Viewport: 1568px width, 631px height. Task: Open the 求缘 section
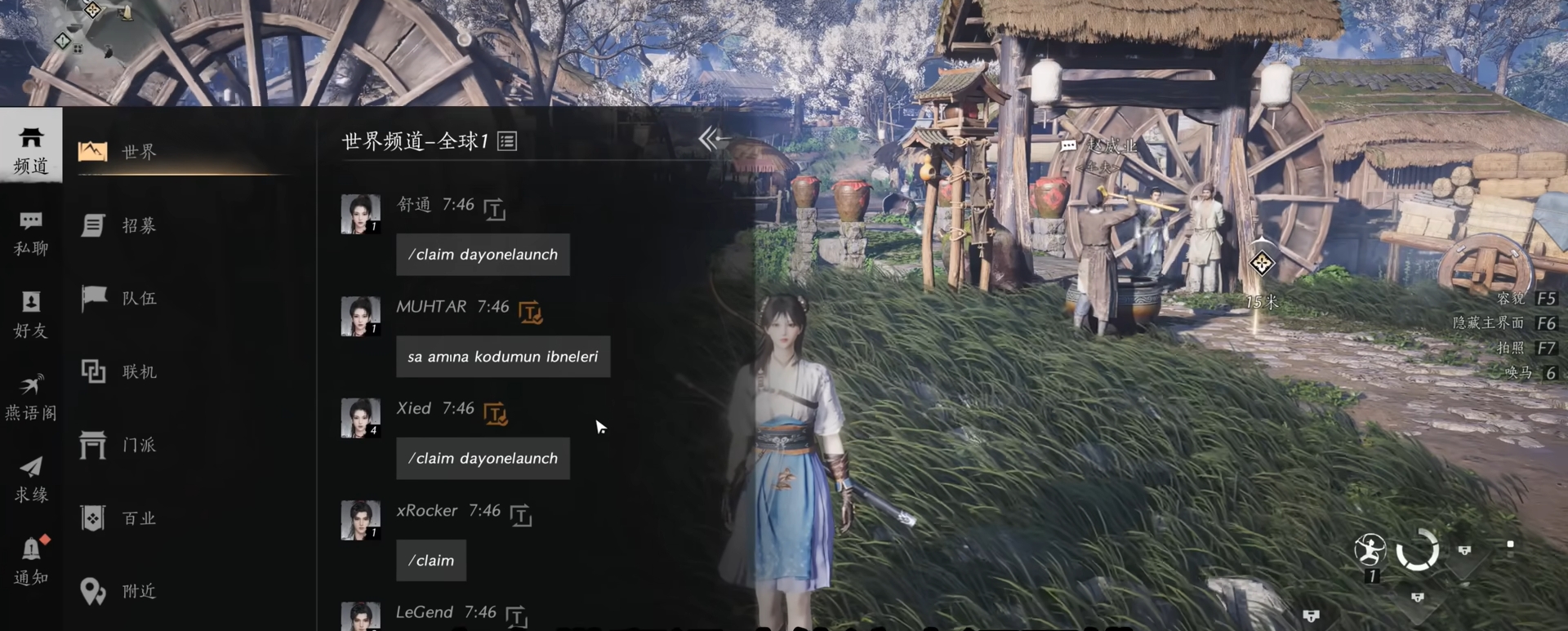[31, 479]
